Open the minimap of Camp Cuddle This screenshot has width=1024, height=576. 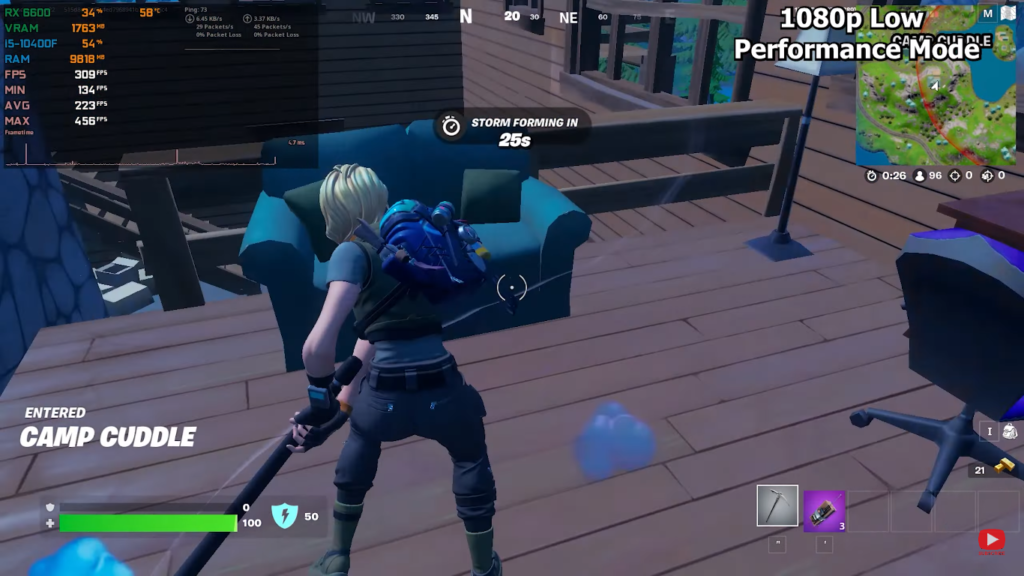coord(935,100)
